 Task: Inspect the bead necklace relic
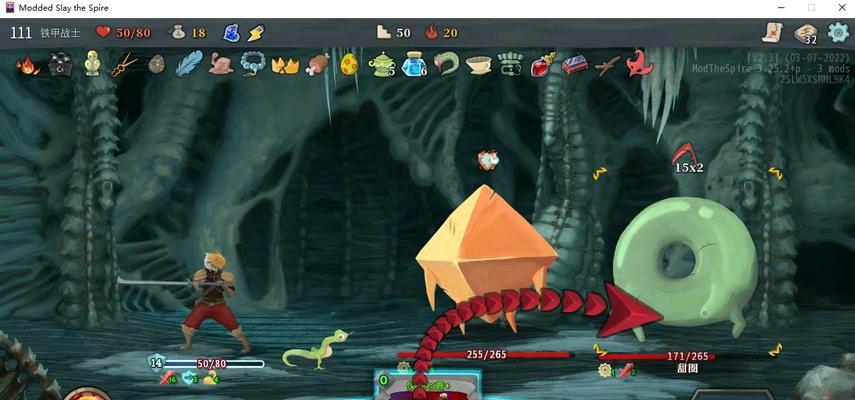click(252, 66)
